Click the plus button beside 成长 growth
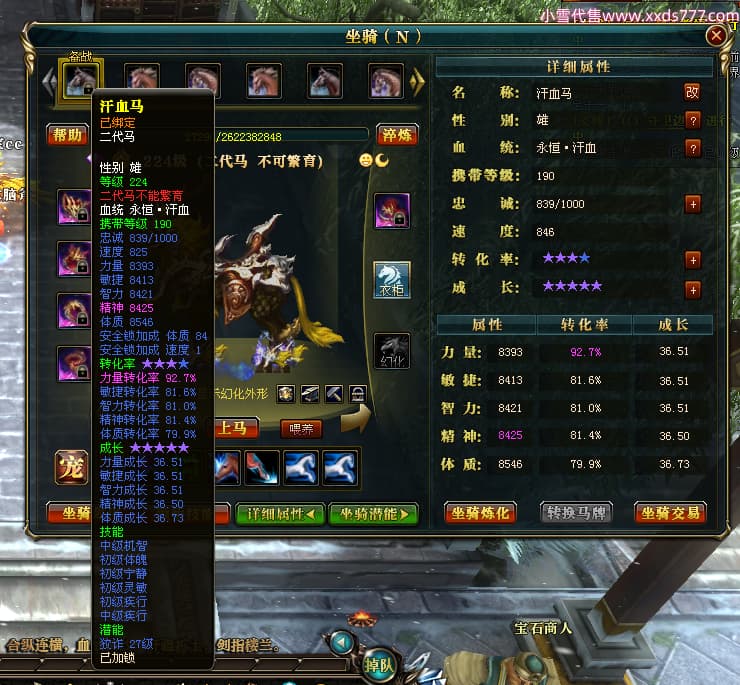The width and height of the screenshot is (740, 685). 692,290
